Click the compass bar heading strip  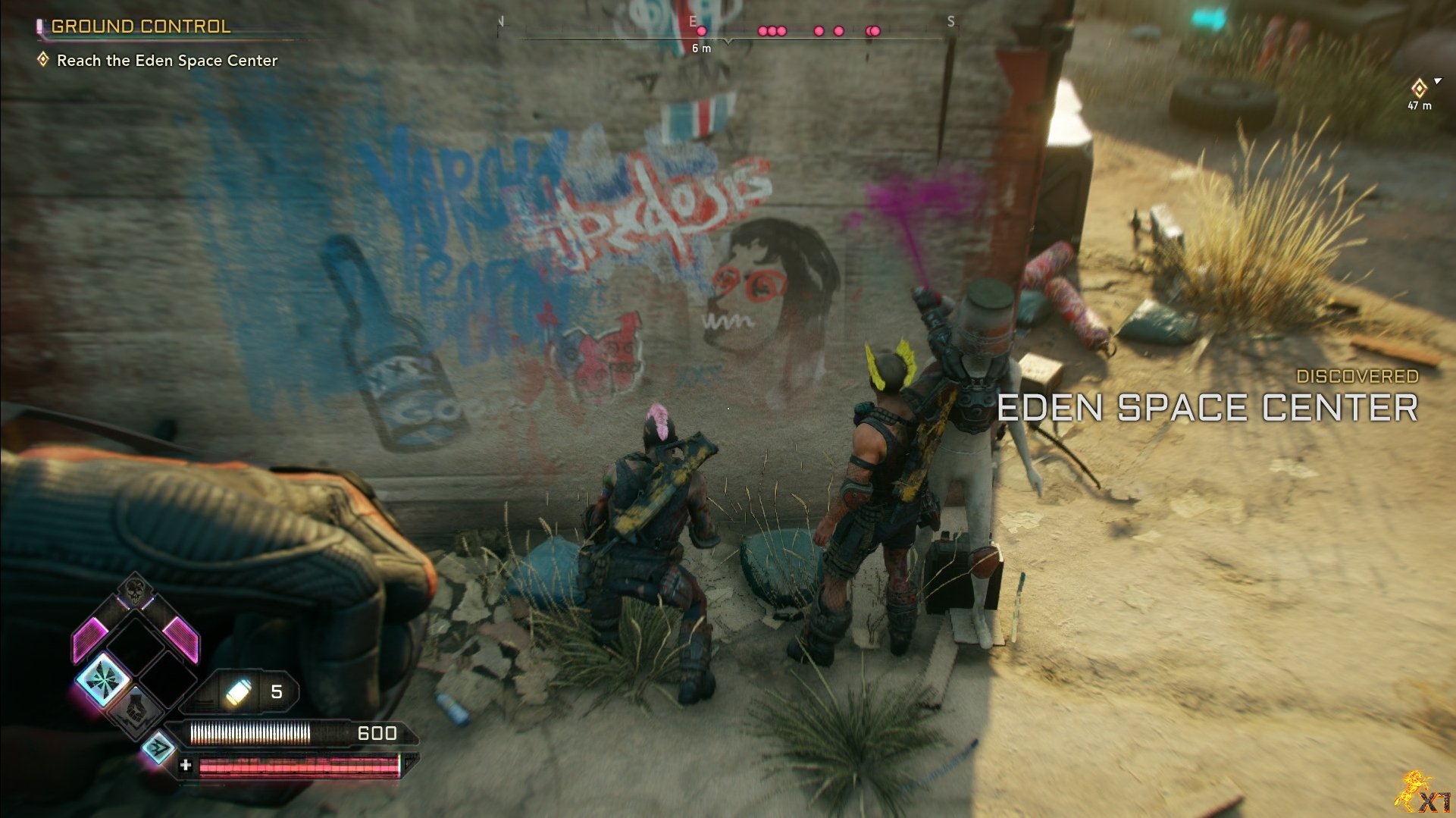(726, 32)
